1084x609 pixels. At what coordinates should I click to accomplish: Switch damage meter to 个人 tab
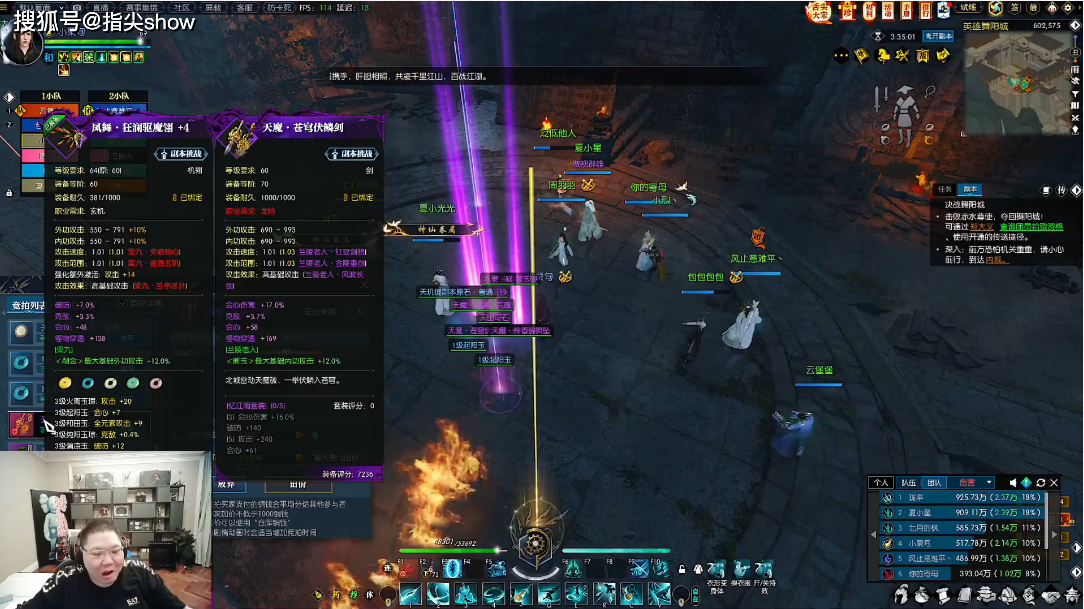pos(880,482)
